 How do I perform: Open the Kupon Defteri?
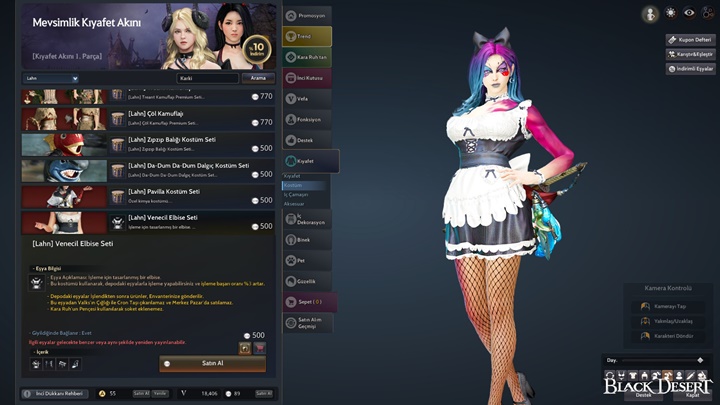690,39
